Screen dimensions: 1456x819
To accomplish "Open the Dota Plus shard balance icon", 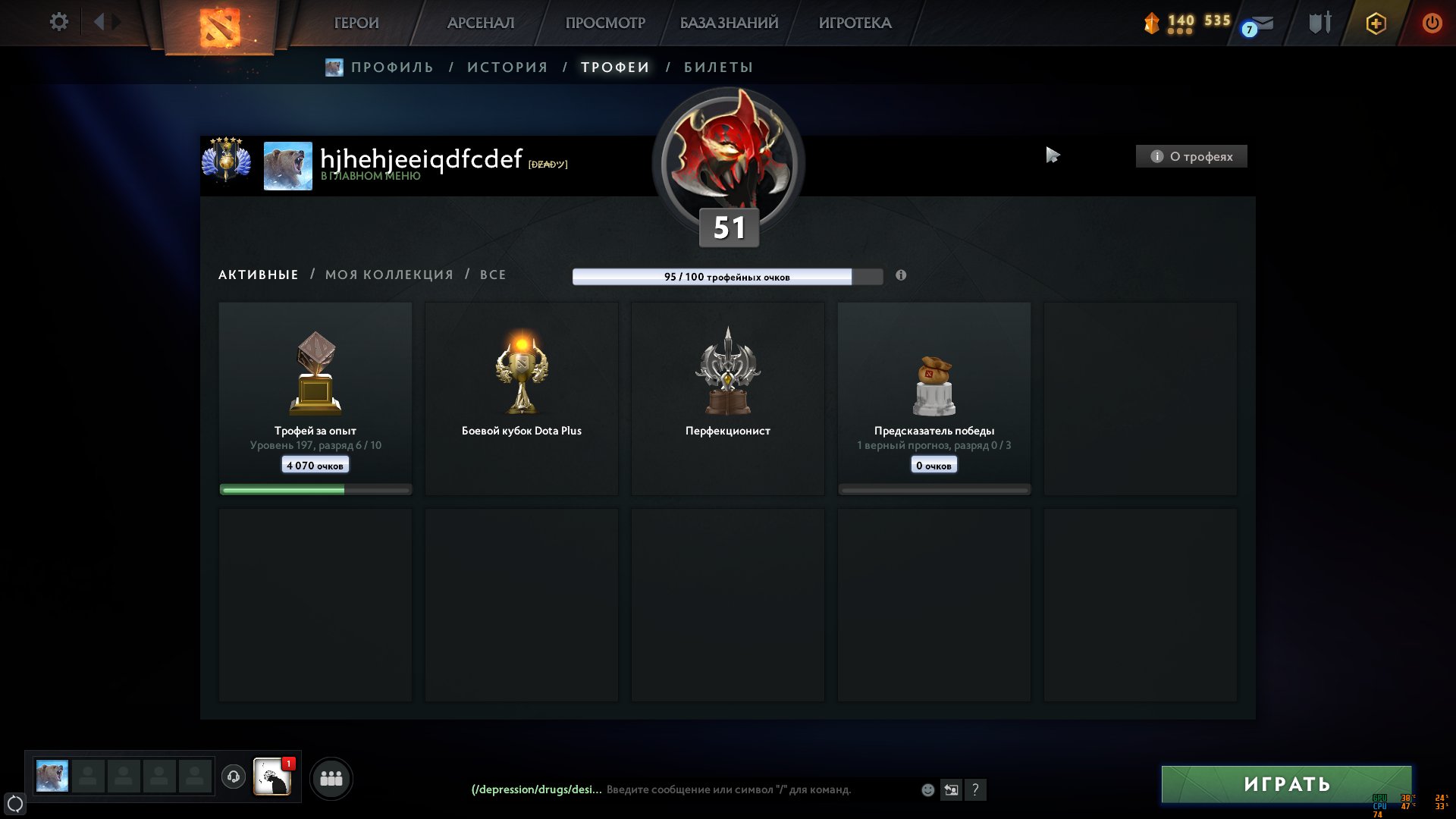I will click(x=1153, y=23).
